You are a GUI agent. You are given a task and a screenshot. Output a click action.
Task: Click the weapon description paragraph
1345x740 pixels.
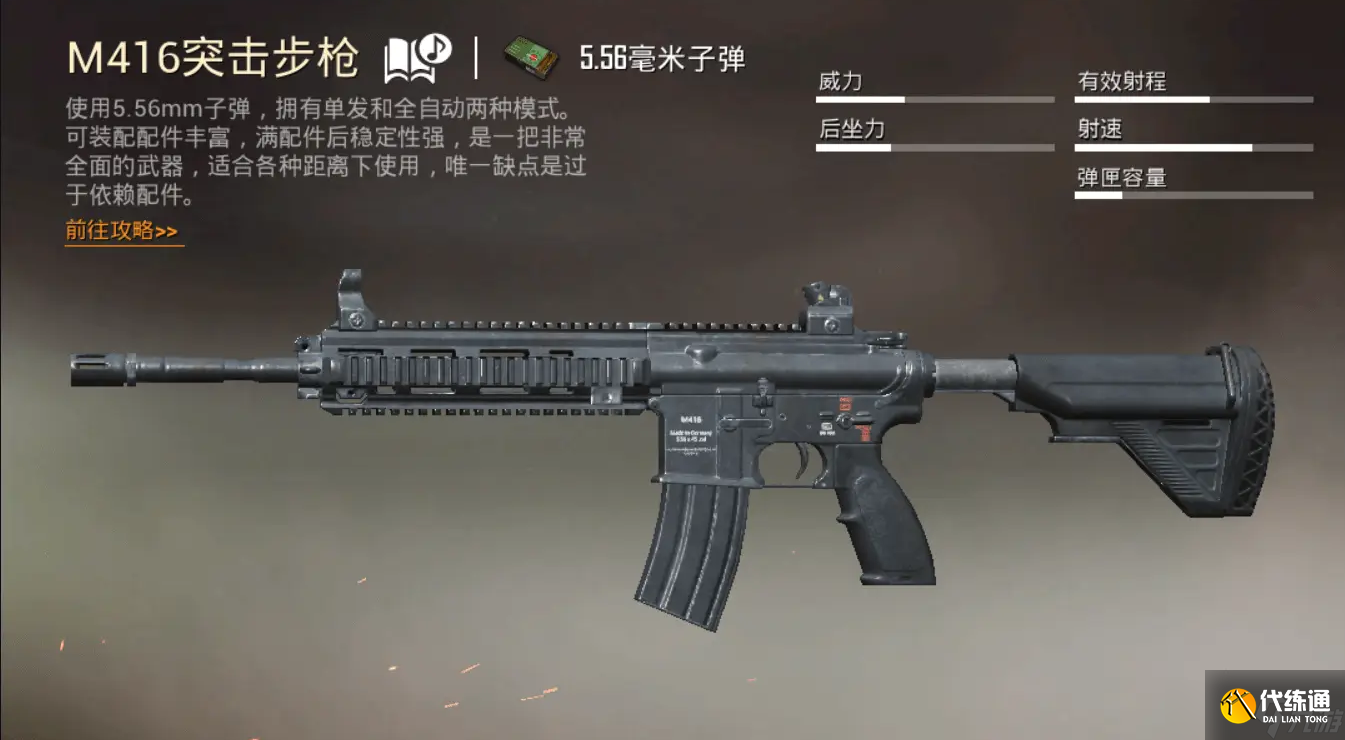pyautogui.click(x=320, y=150)
